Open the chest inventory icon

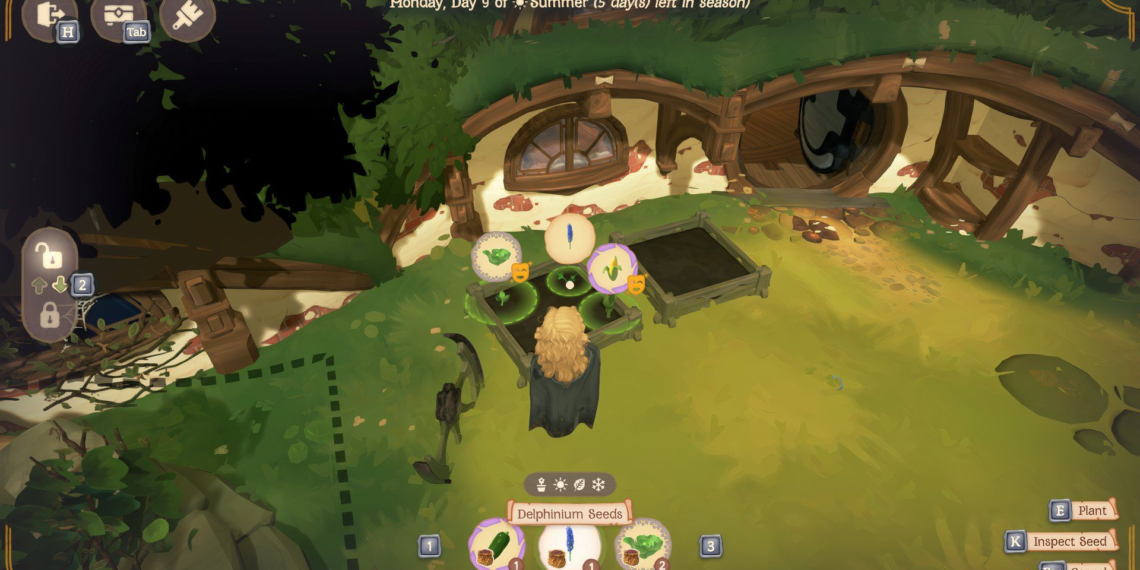tap(117, 15)
